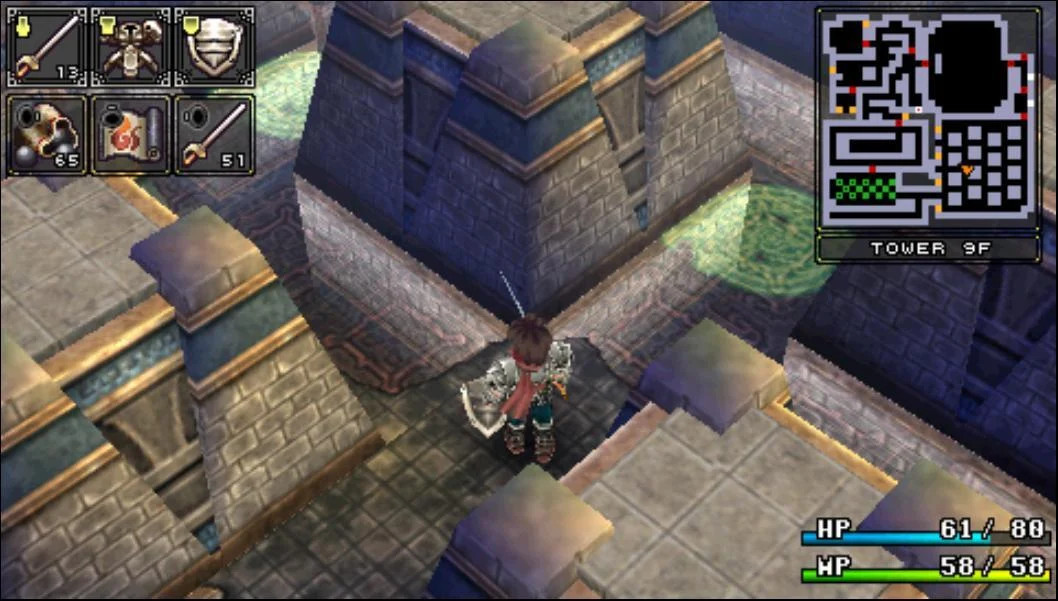Viewport: 1058px width, 601px height.
Task: Select the equipped sword slot showing 13
Action: coord(47,47)
